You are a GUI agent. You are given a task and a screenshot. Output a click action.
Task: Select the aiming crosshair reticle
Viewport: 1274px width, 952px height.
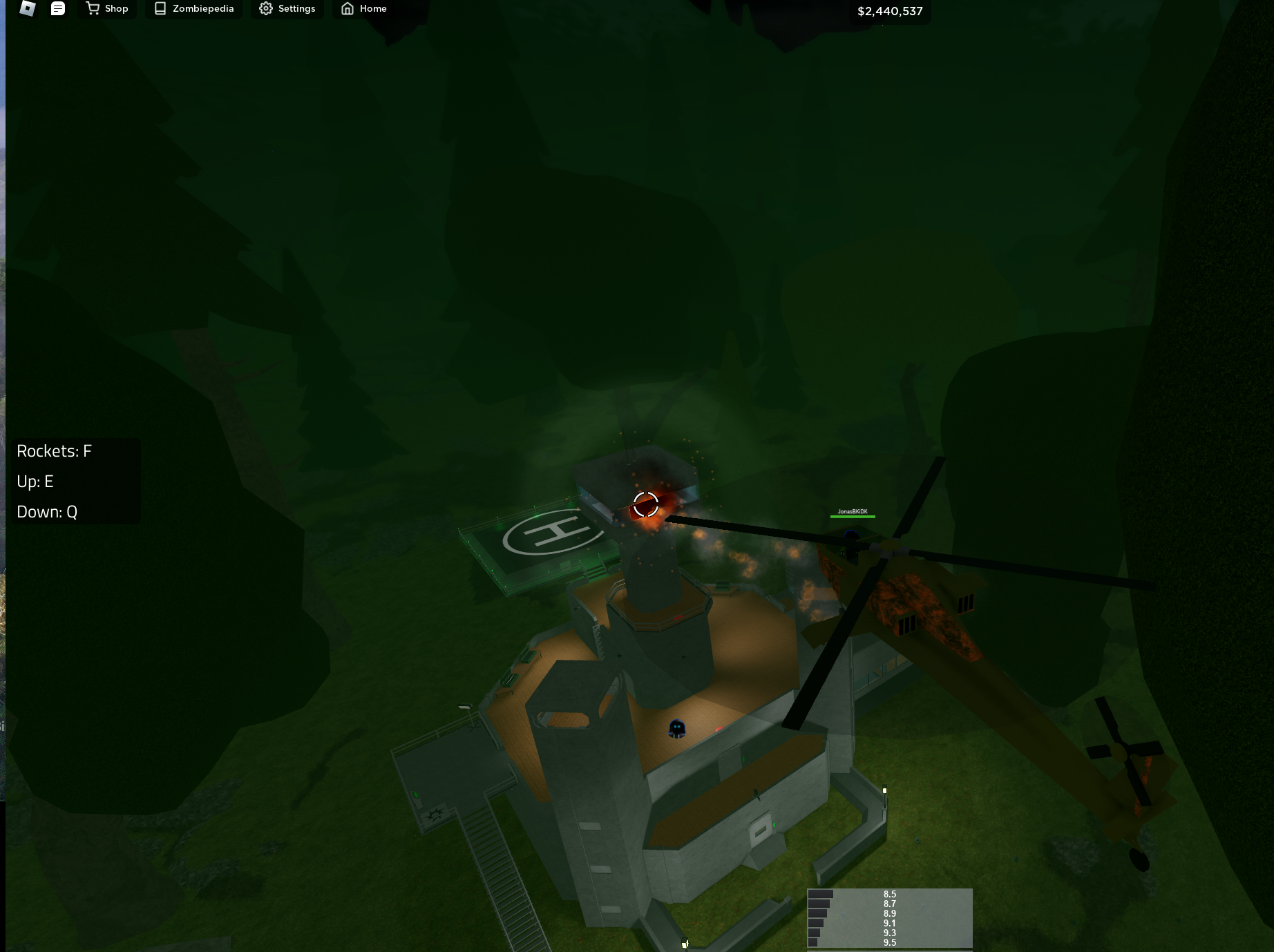[645, 504]
